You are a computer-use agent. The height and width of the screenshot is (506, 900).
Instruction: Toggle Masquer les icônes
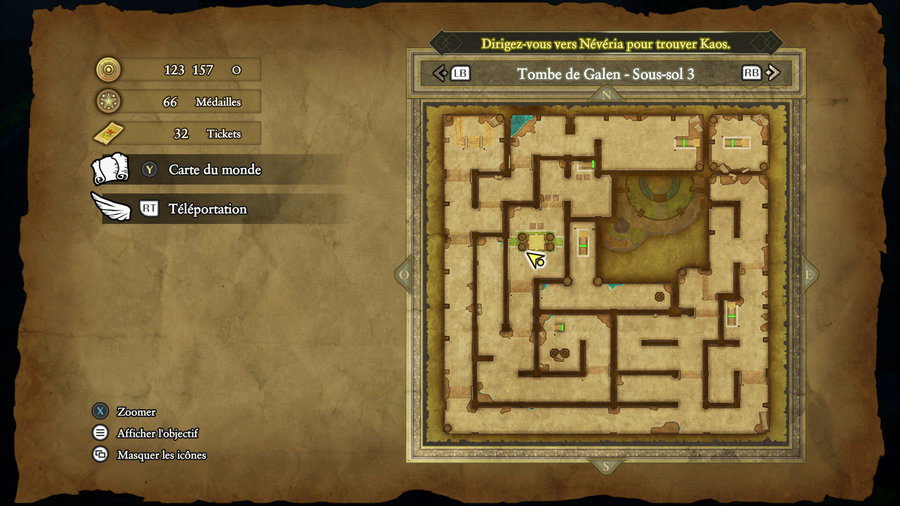point(161,455)
